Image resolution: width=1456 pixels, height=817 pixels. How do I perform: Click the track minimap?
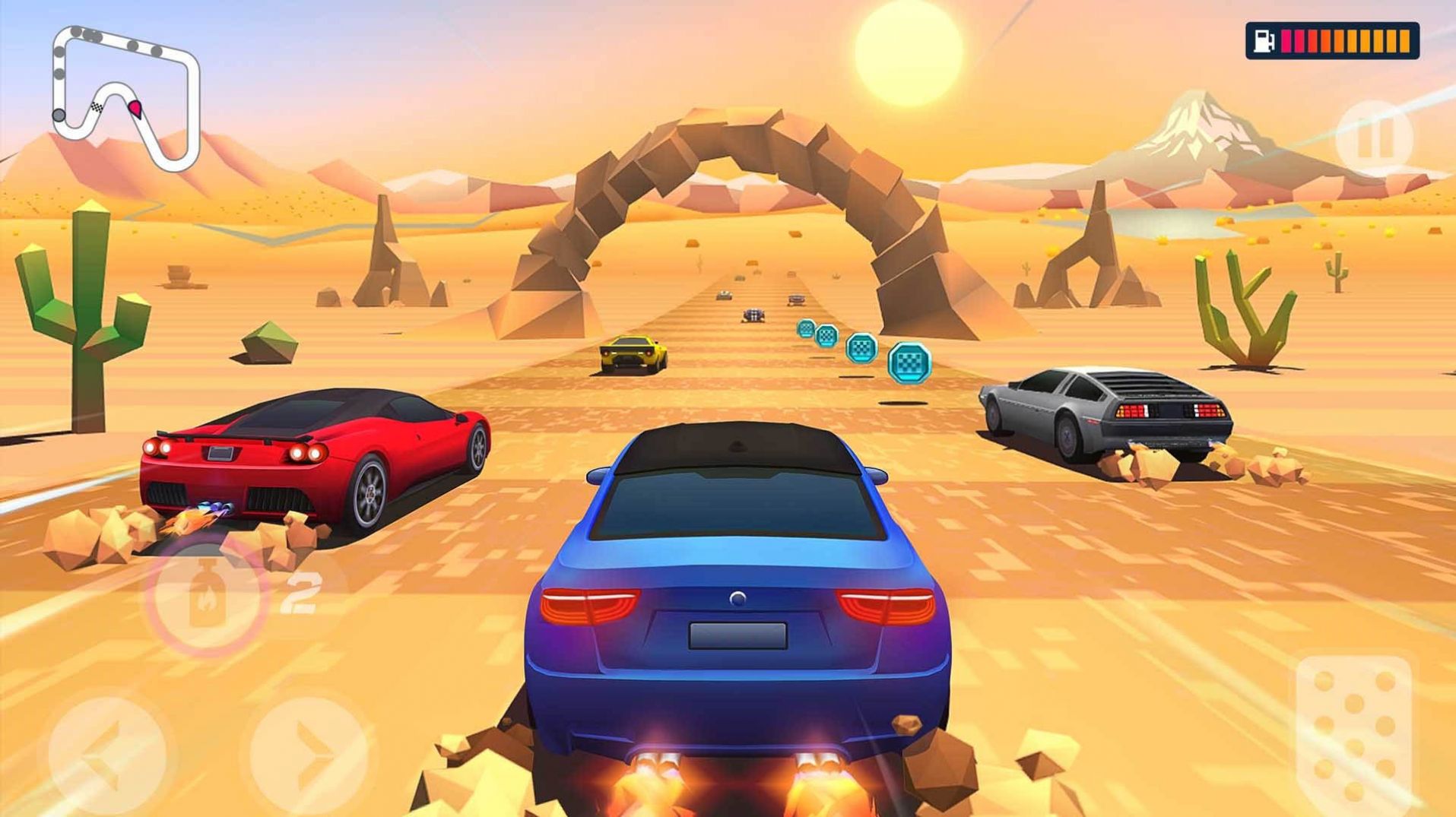pos(125,97)
